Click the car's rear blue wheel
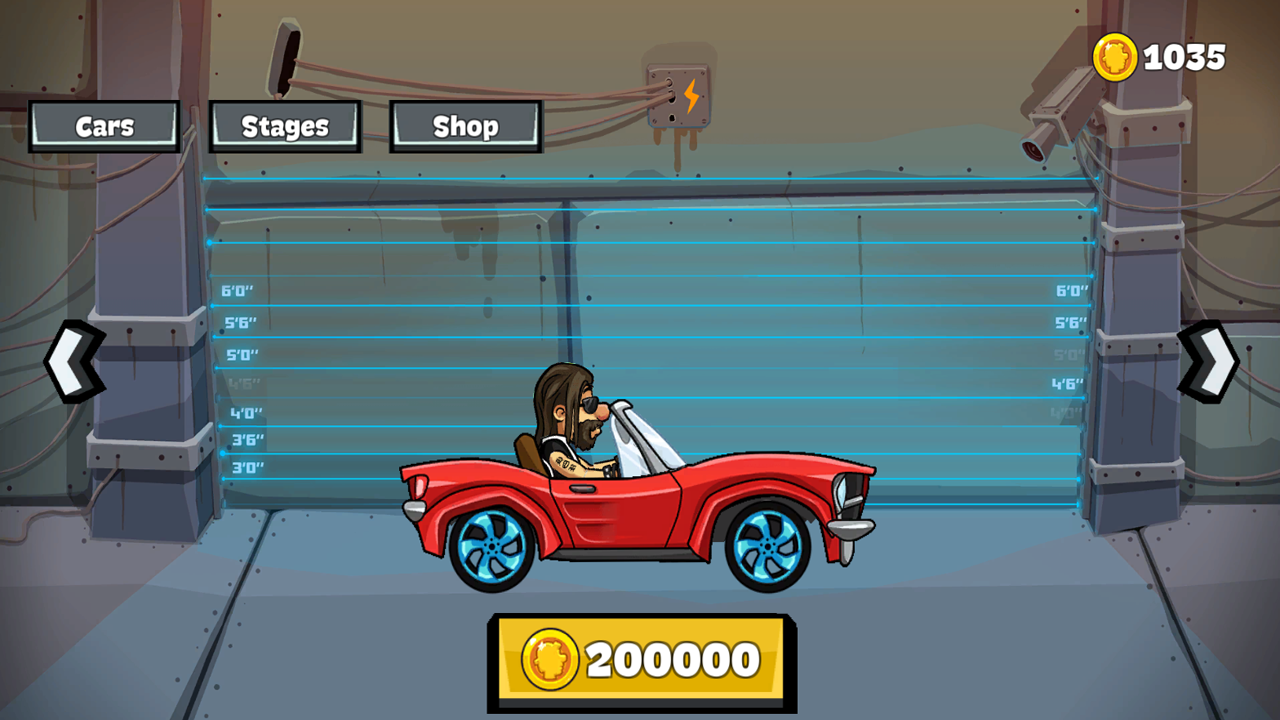This screenshot has width=1280, height=720. (490, 548)
